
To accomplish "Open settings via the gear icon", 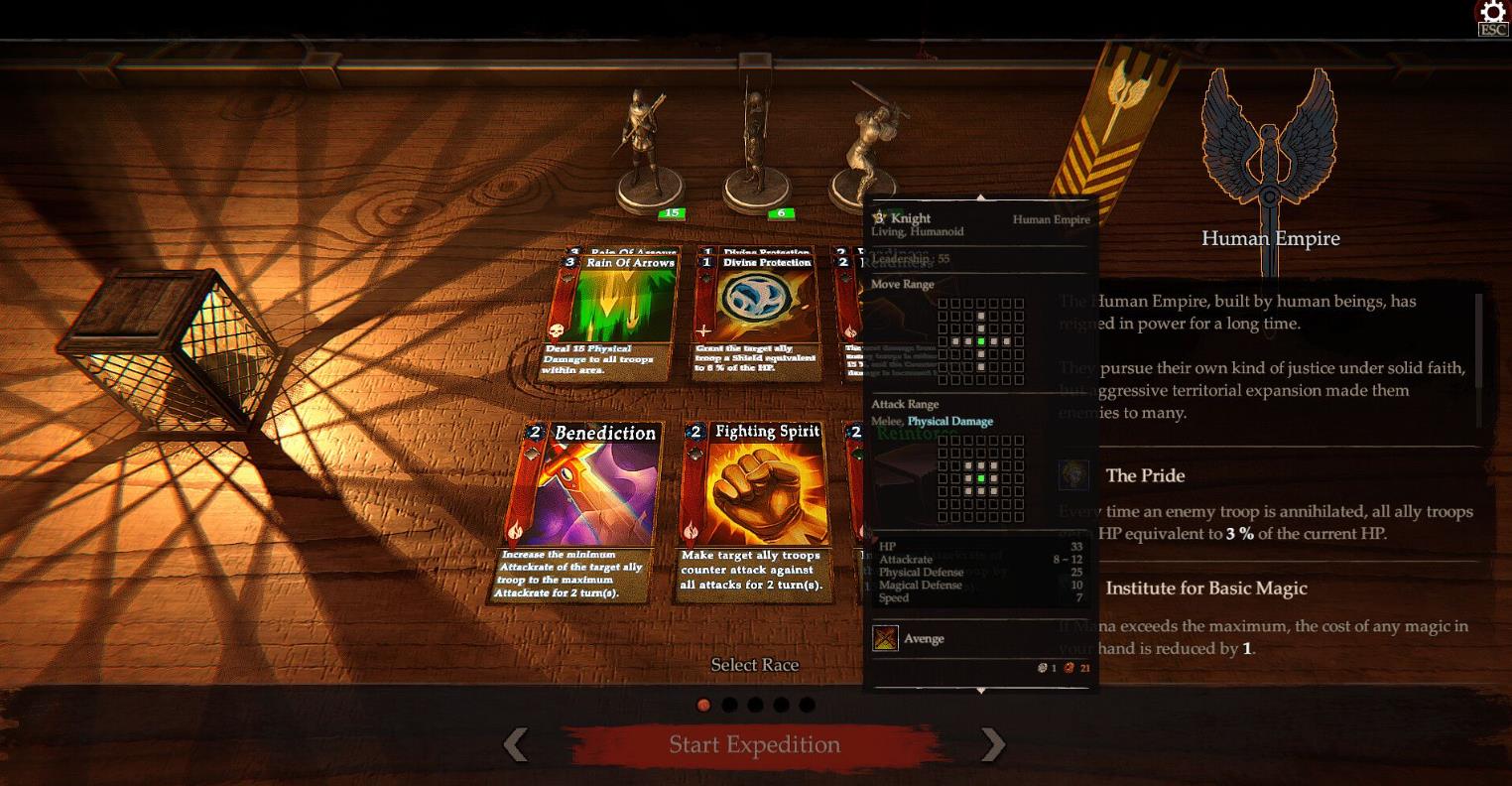I will 1492,14.
